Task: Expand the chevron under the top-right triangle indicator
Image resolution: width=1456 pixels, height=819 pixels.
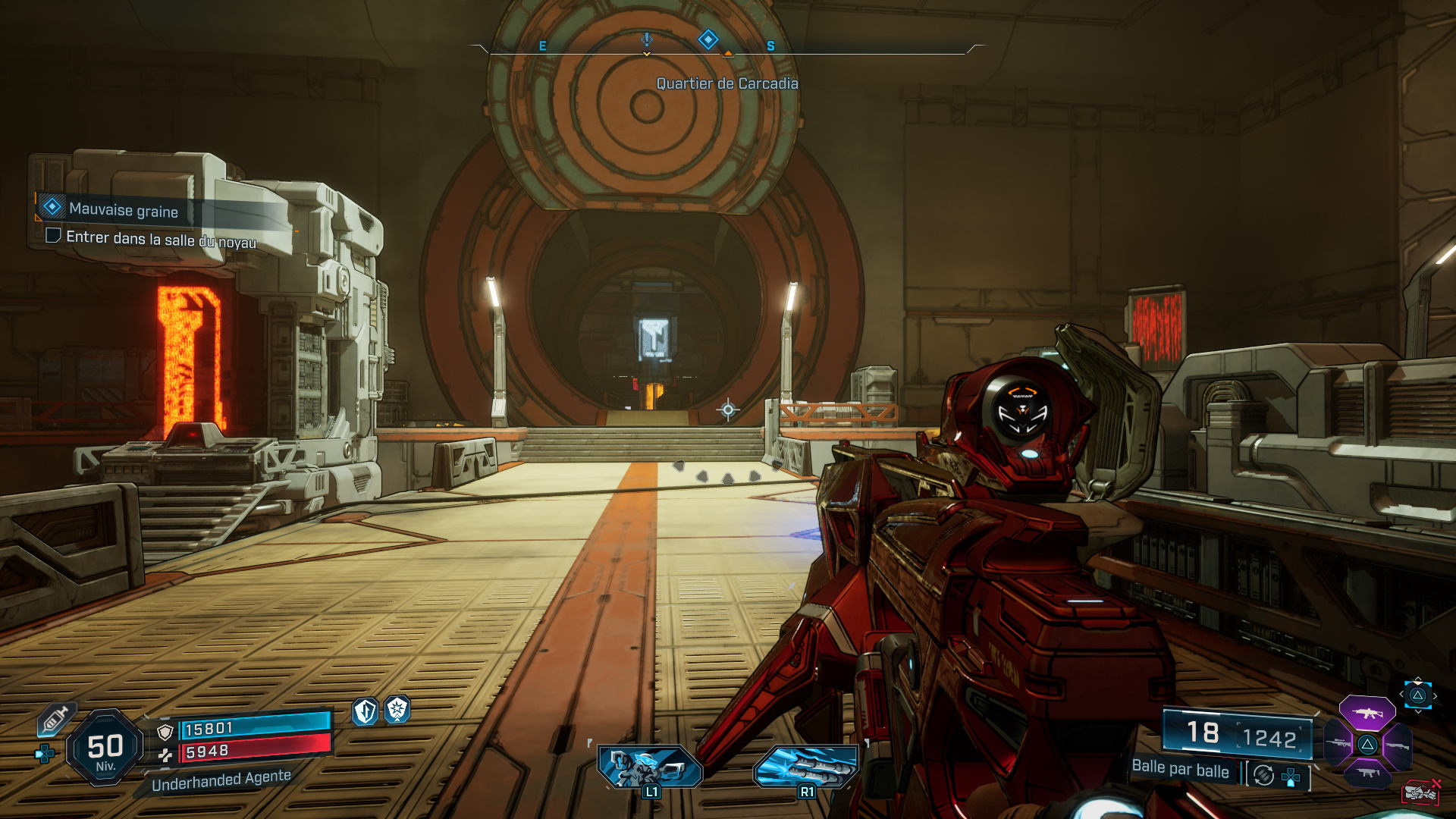Action: point(1418,711)
